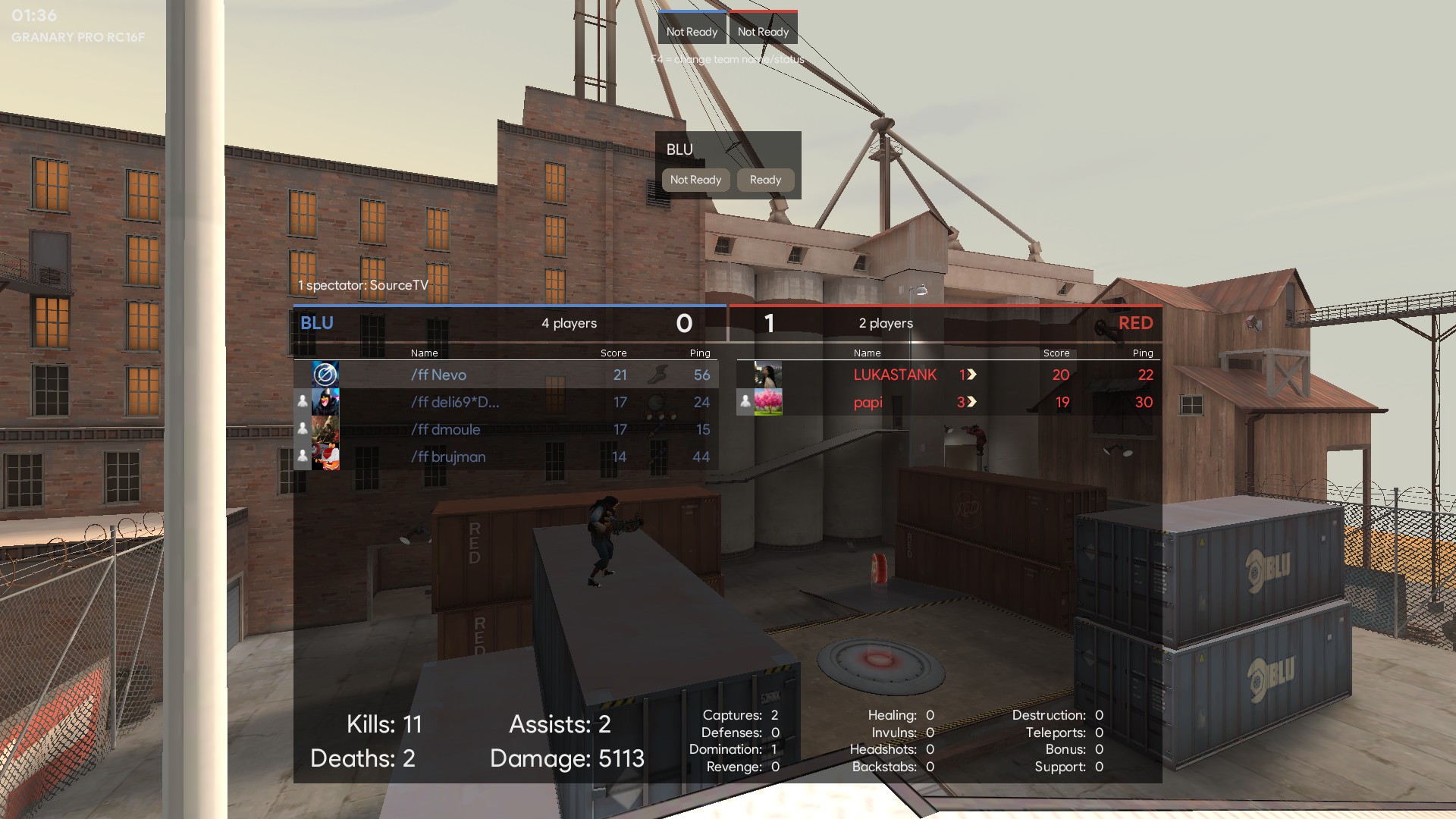
Task: Click LUKASTANK's avatar picture
Action: click(768, 375)
